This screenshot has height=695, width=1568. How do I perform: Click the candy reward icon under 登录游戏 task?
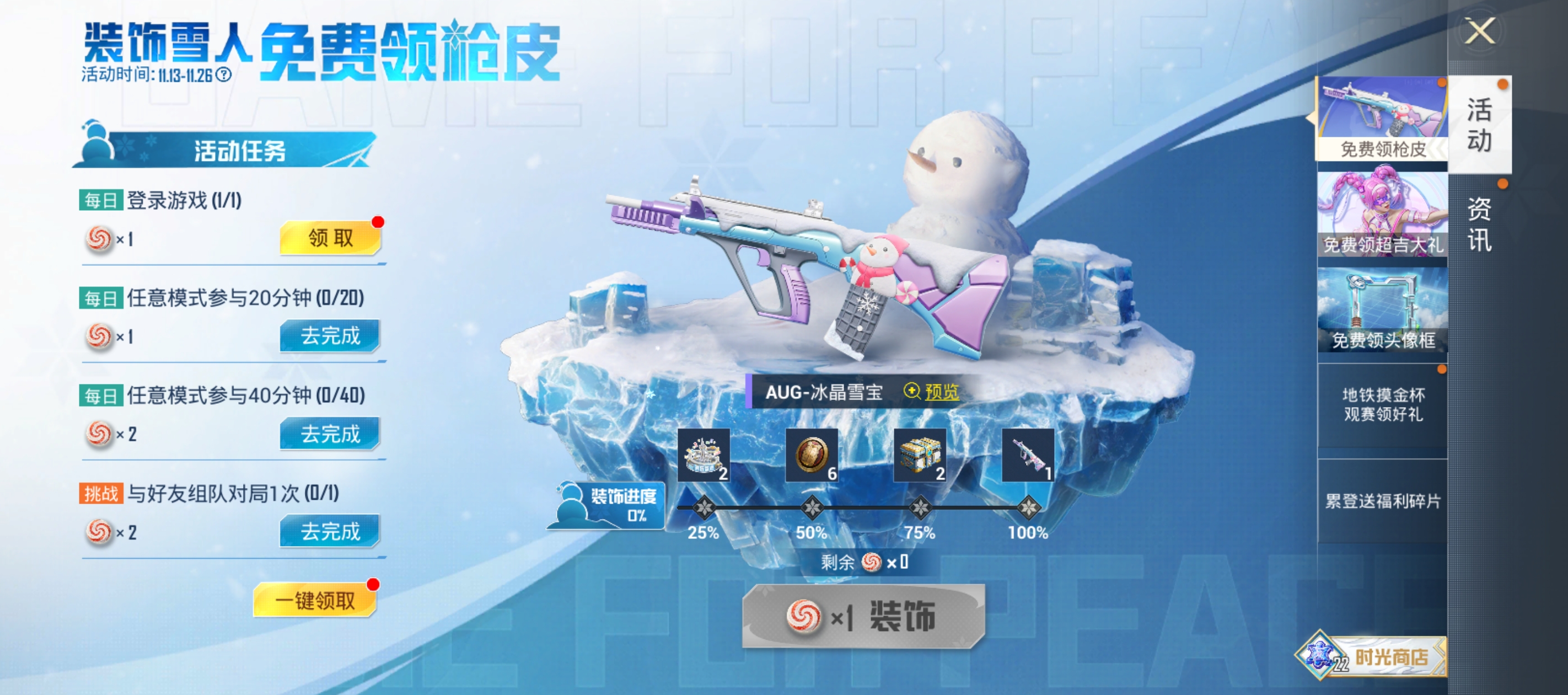tap(98, 239)
